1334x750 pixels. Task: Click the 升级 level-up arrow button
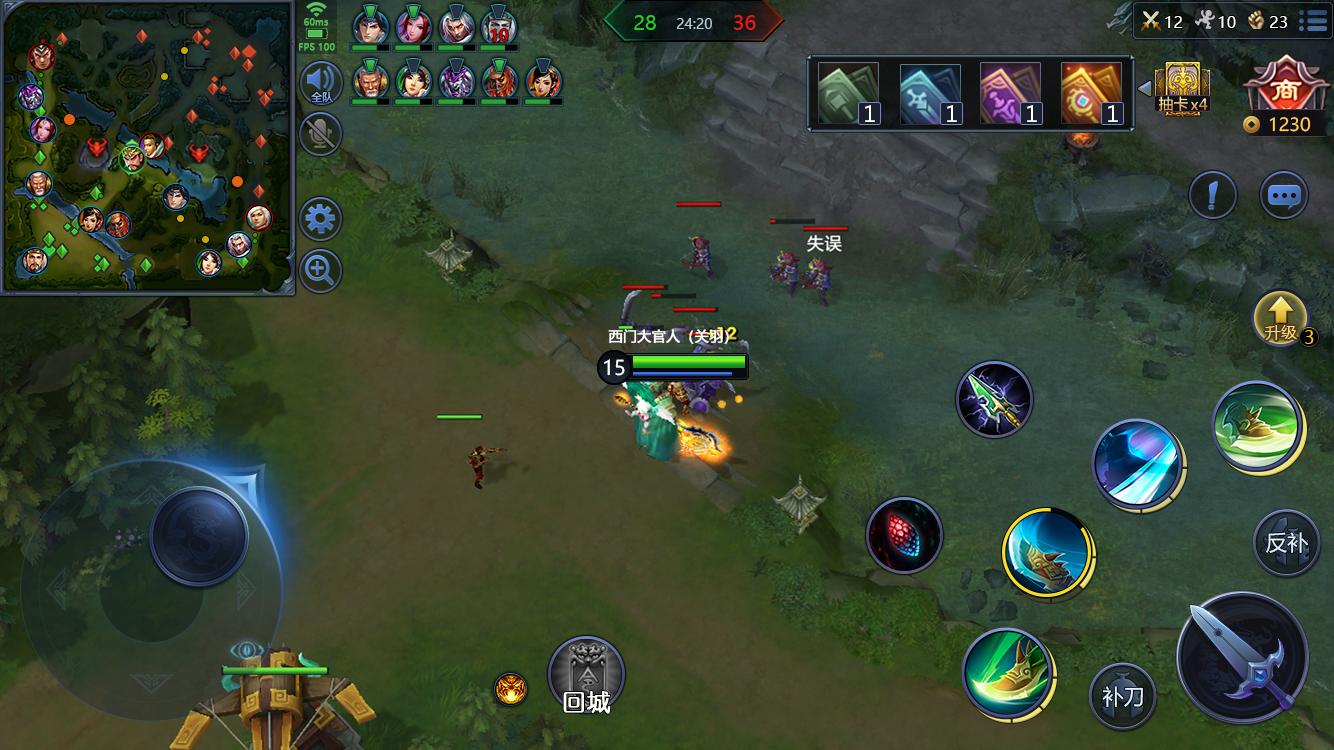(x=1281, y=318)
